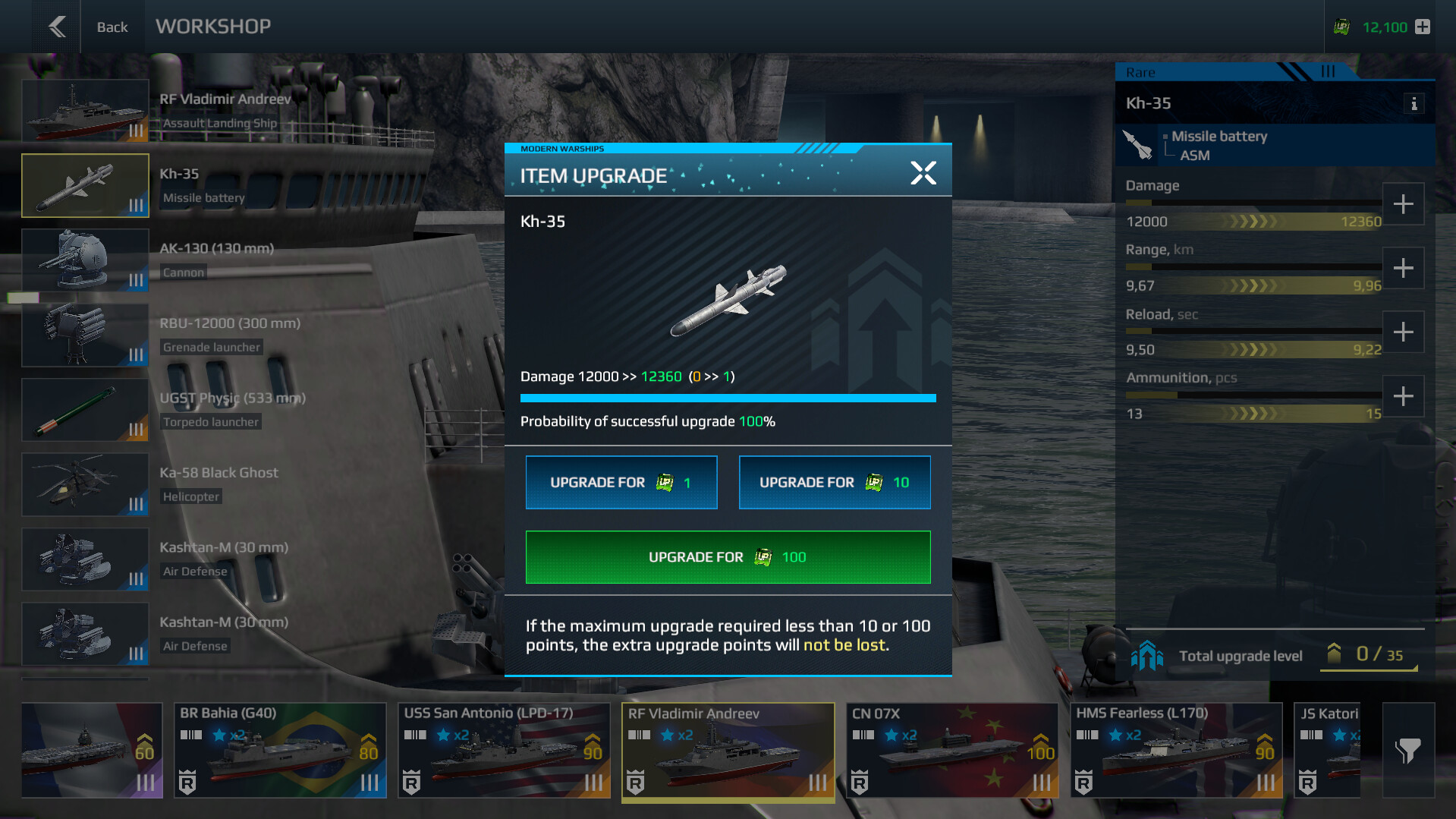Switch to the BR Bahia (G40) ship
1456x819 pixels.
(x=280, y=750)
